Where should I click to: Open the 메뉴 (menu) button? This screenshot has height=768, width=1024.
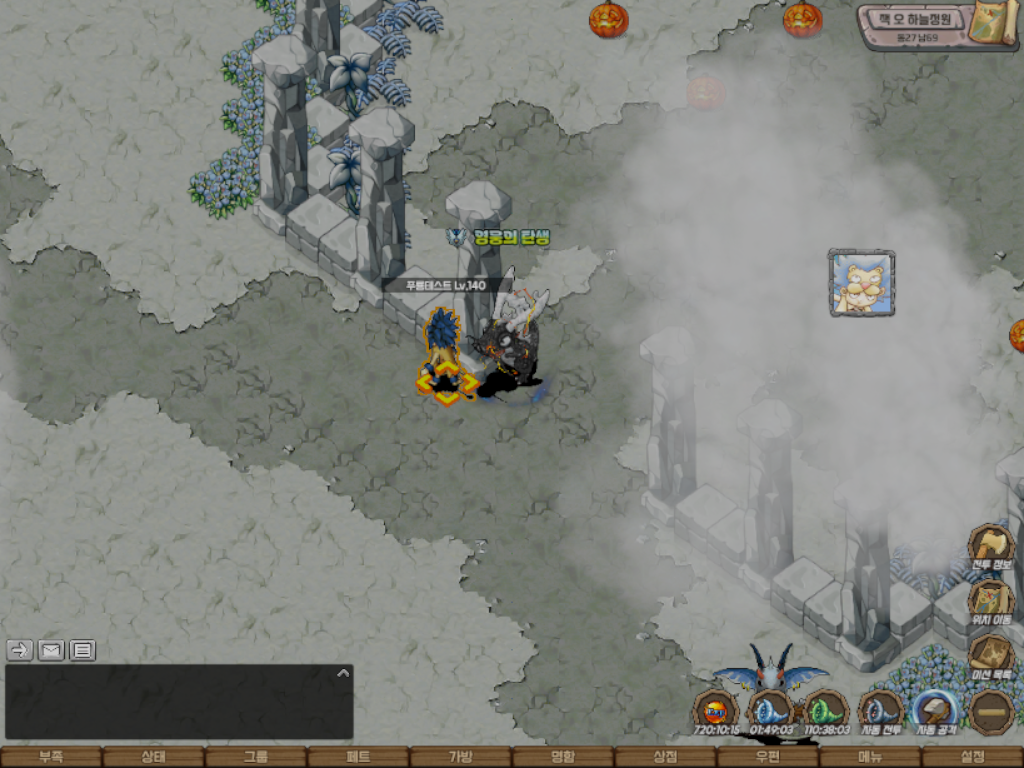click(x=870, y=757)
